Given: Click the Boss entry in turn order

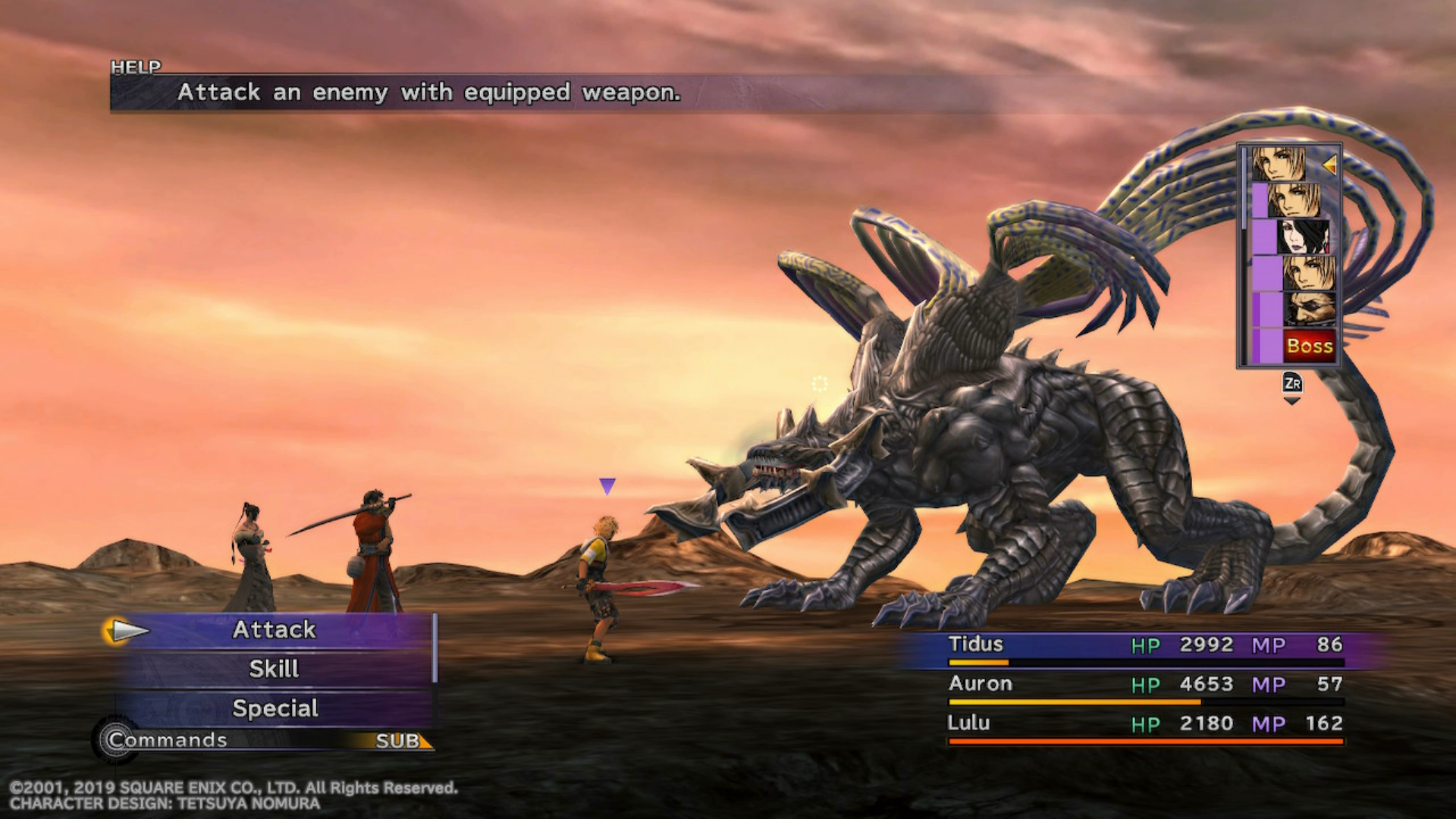Looking at the screenshot, I should [x=1309, y=346].
